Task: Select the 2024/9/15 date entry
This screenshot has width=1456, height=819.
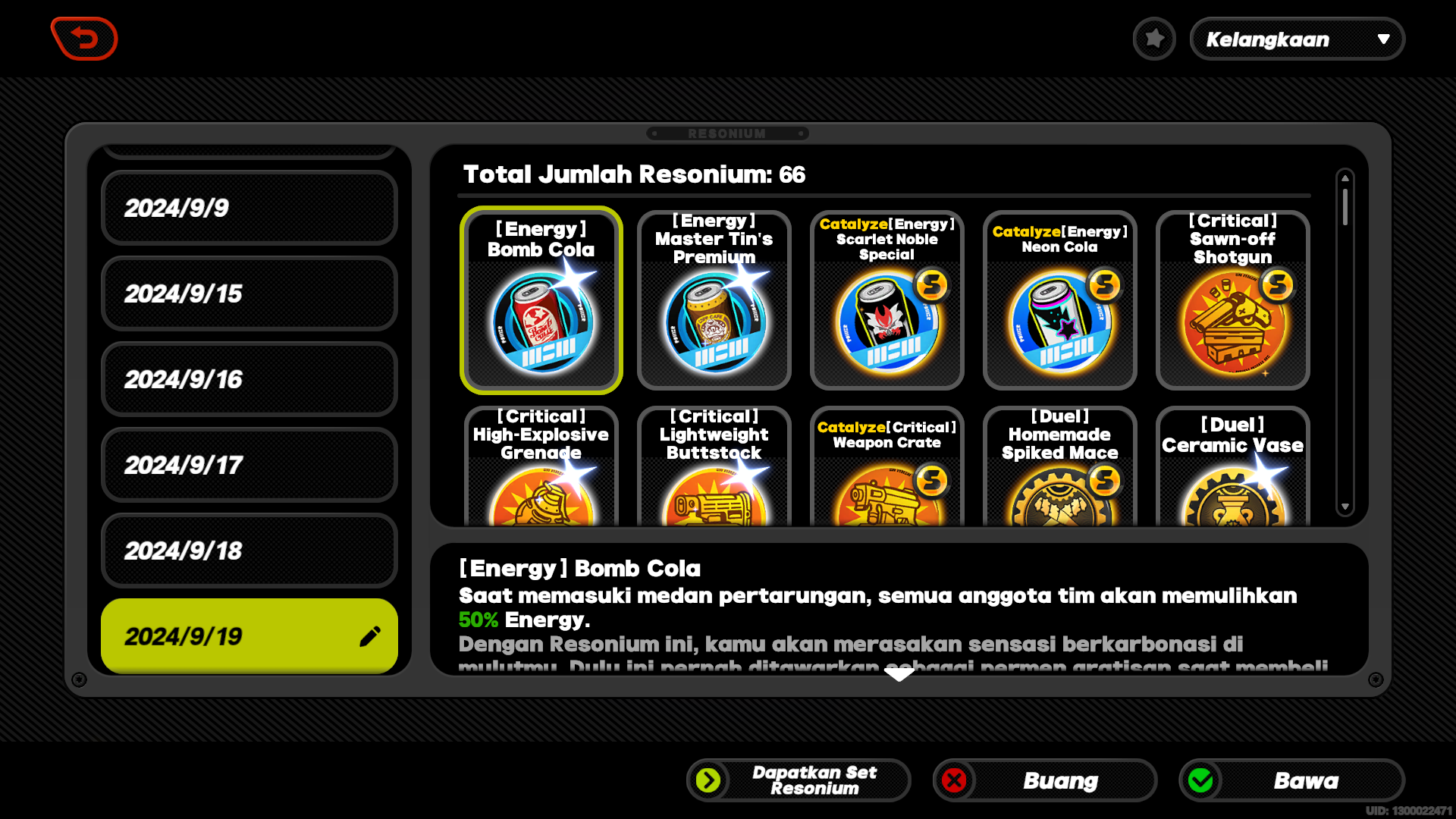Action: (249, 293)
